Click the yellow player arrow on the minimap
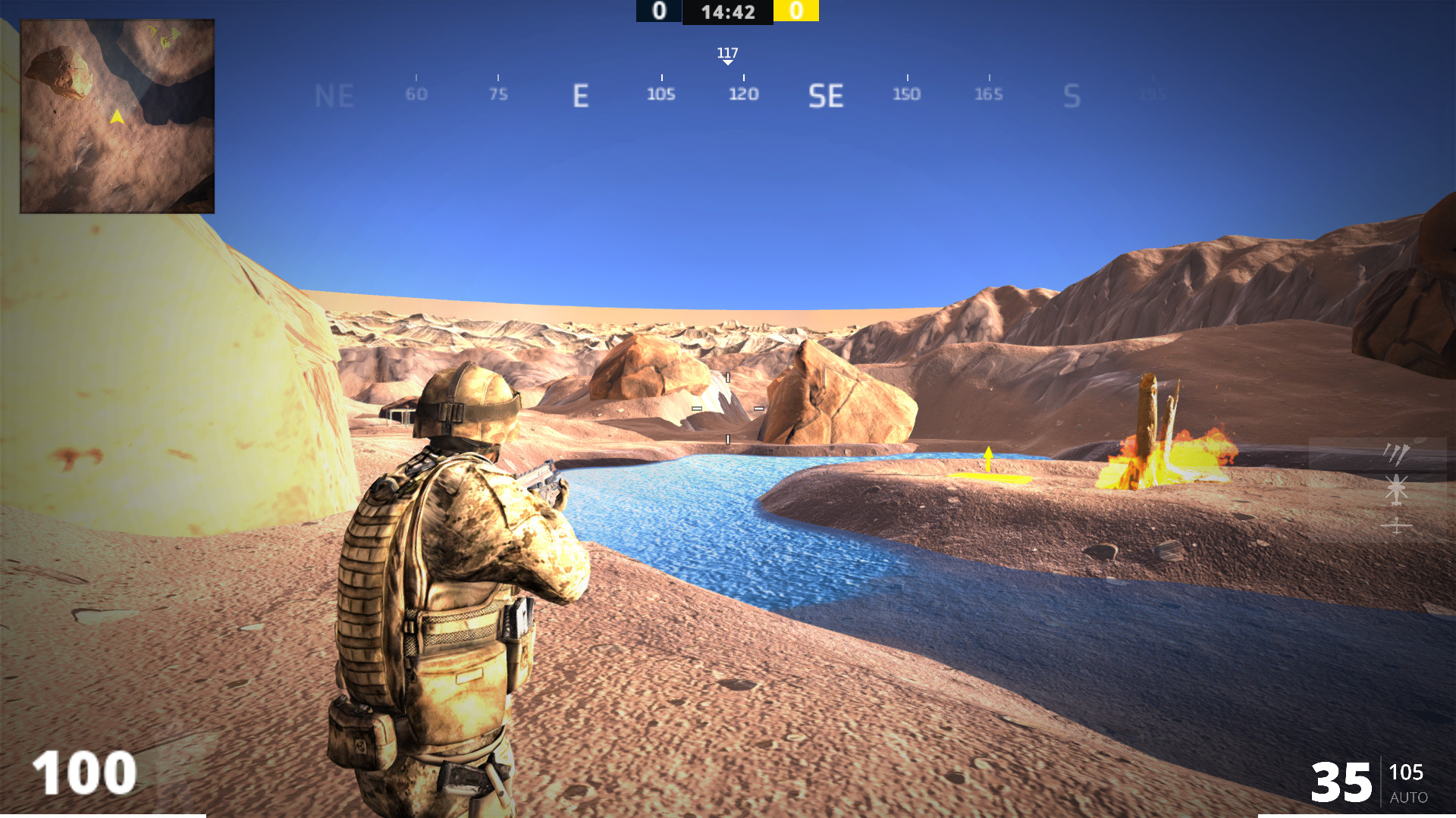 pyautogui.click(x=117, y=117)
